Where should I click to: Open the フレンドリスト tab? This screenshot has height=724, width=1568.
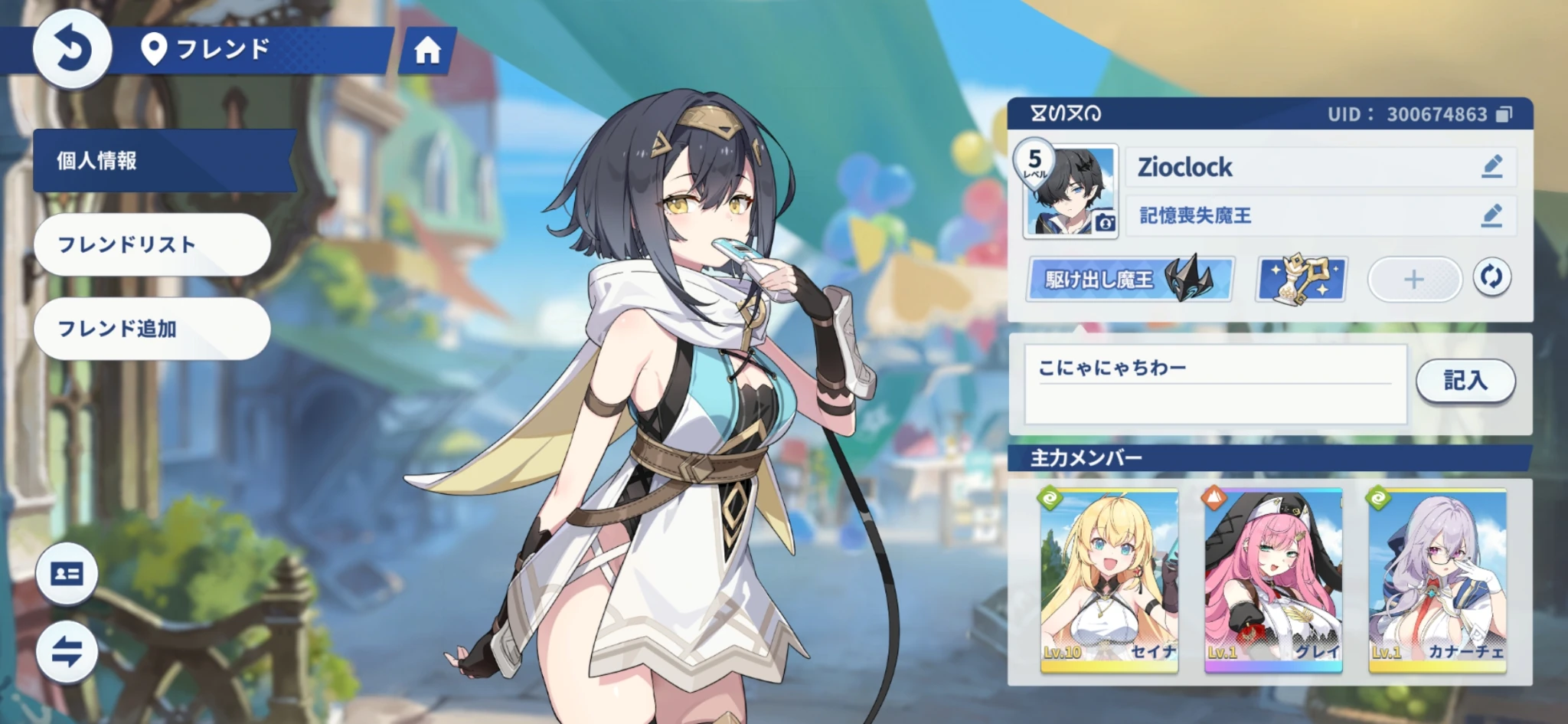152,244
